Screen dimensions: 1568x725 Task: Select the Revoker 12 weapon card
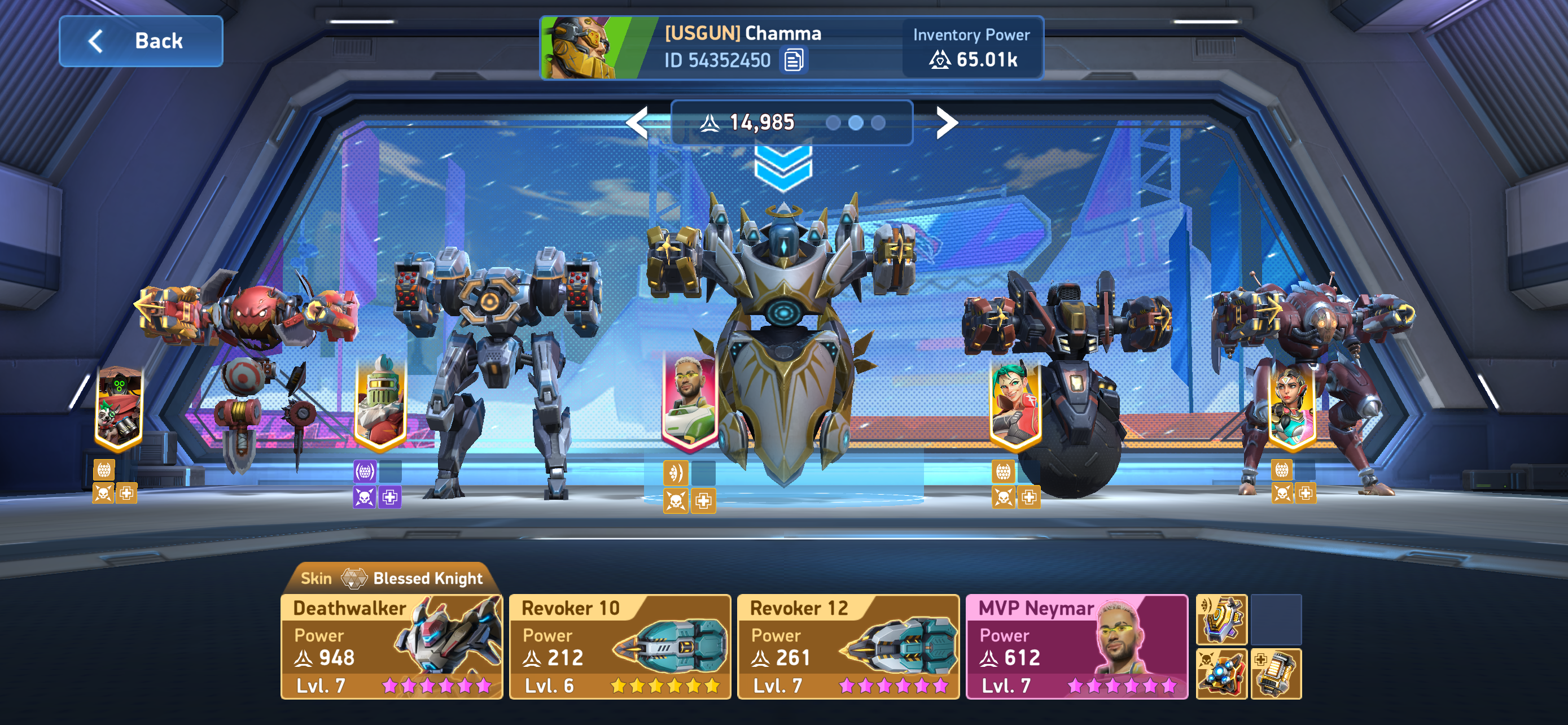coord(848,647)
